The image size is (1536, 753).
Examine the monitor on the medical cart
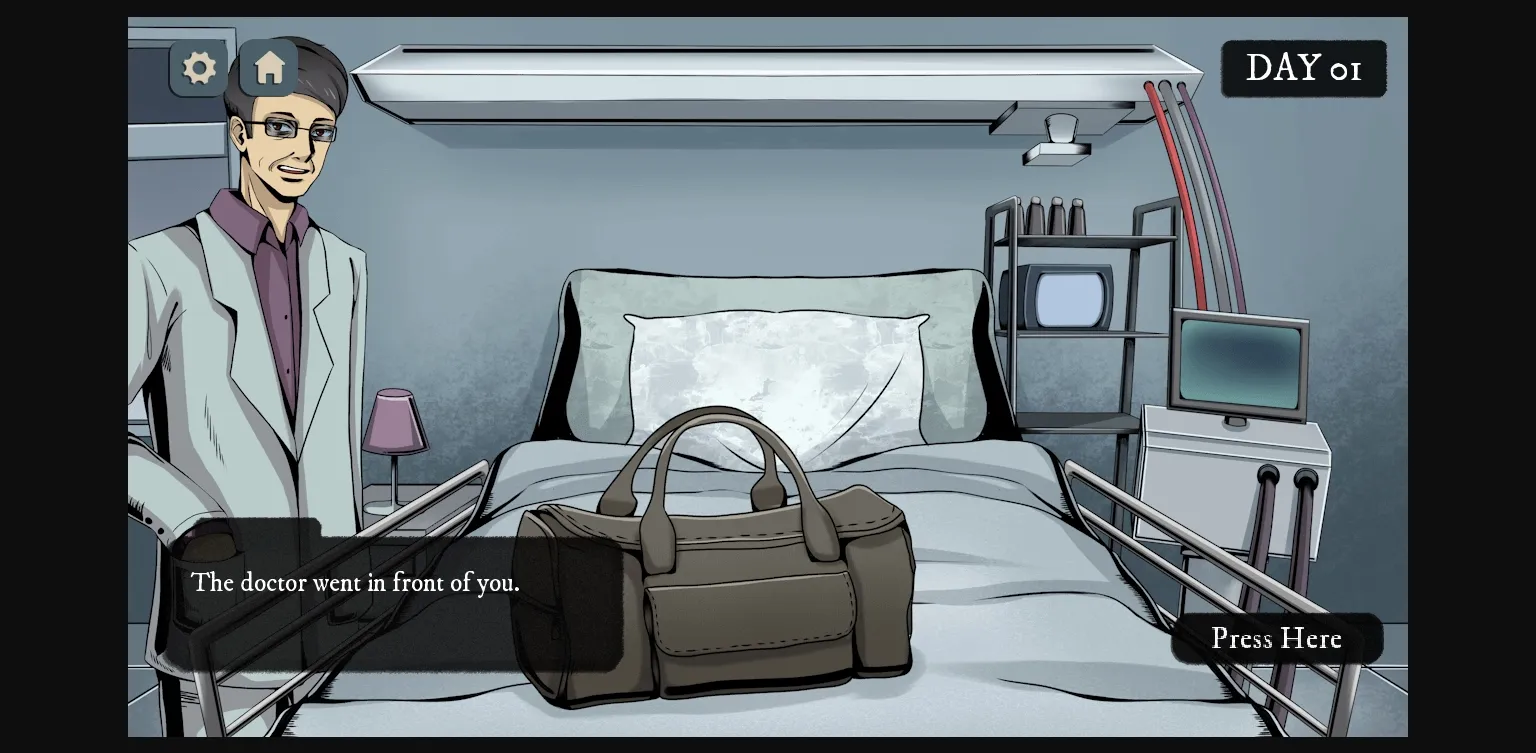(x=1240, y=362)
